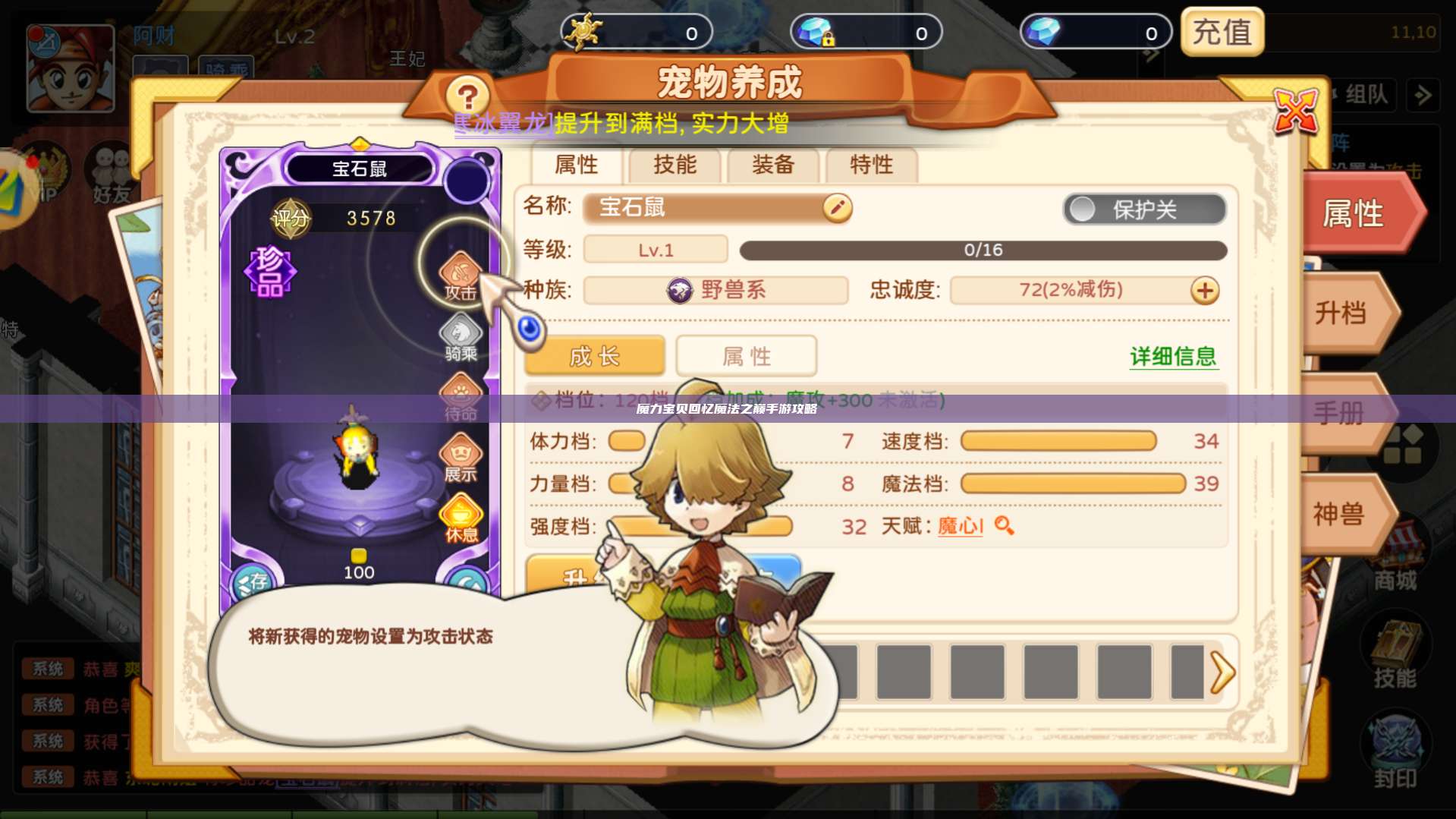Expand pet list with right arrow

click(1222, 673)
